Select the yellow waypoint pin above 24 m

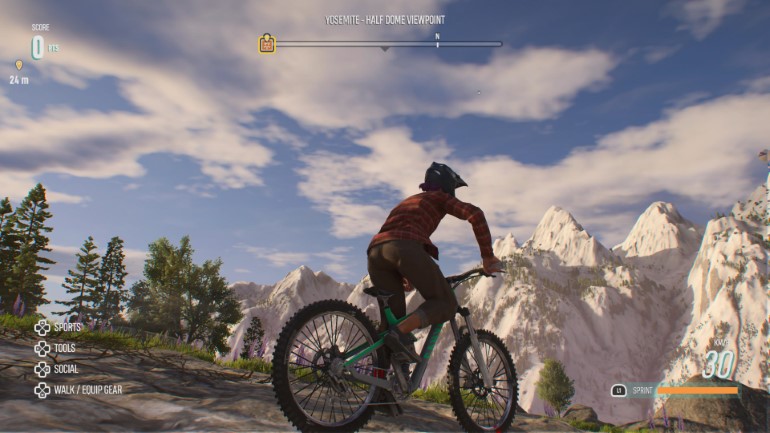tap(18, 65)
